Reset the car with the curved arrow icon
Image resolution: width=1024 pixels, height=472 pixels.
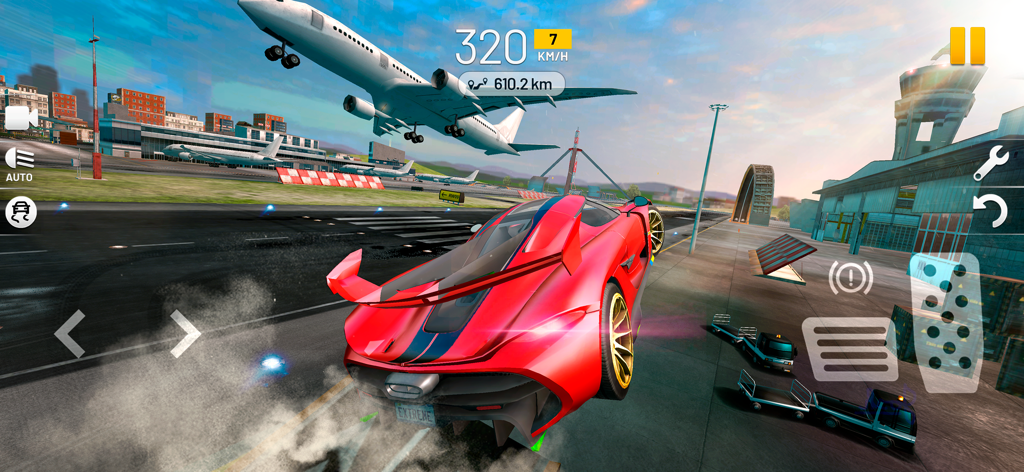coord(989,211)
